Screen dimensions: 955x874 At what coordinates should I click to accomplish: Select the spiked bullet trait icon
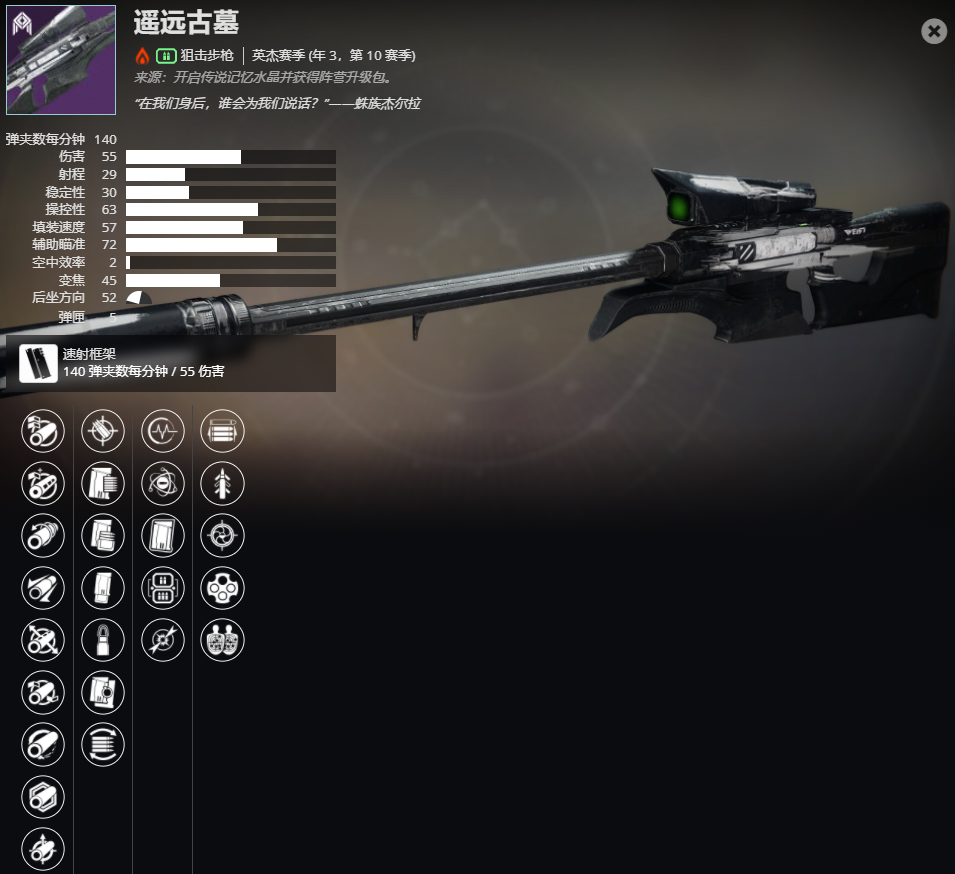(x=222, y=483)
